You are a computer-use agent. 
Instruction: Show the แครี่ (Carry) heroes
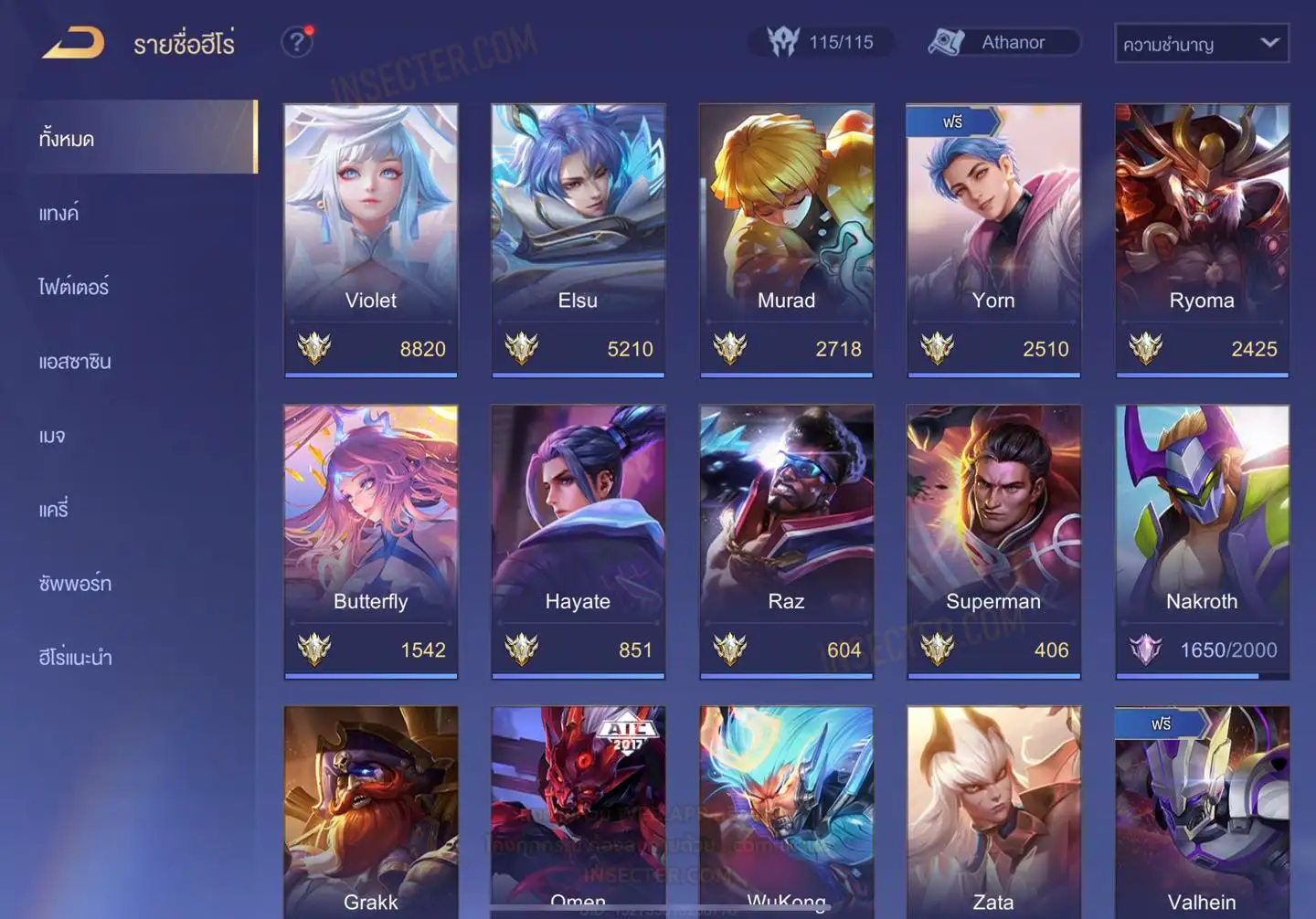click(x=54, y=510)
